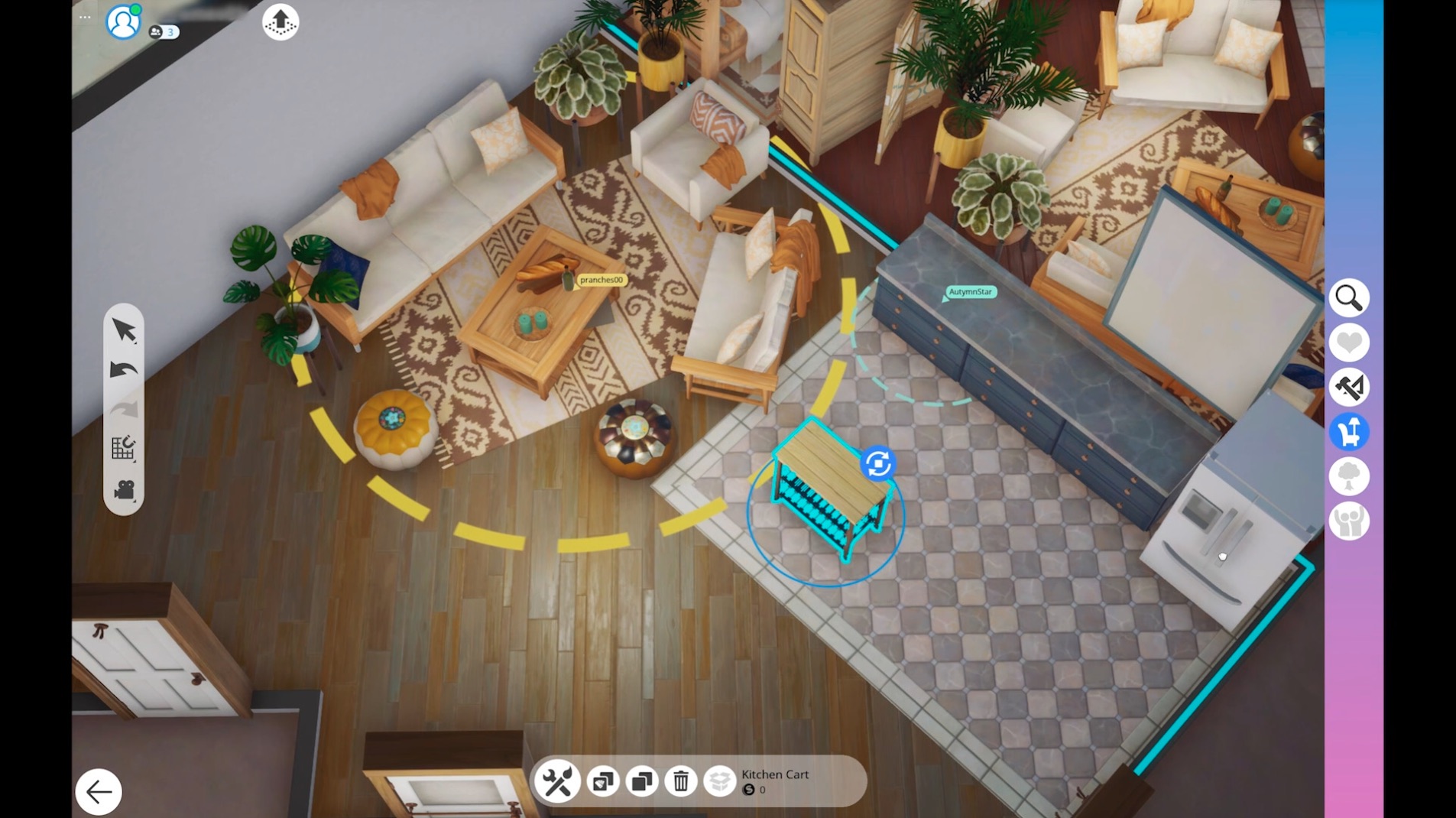Open the heart favorites category
The width and height of the screenshot is (1456, 818).
[x=1349, y=342]
